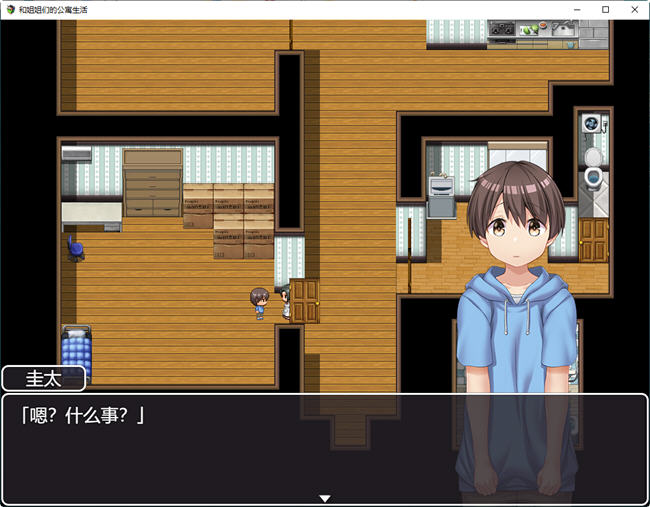Advance dialogue via the white down arrow
The height and width of the screenshot is (507, 650).
(324, 498)
